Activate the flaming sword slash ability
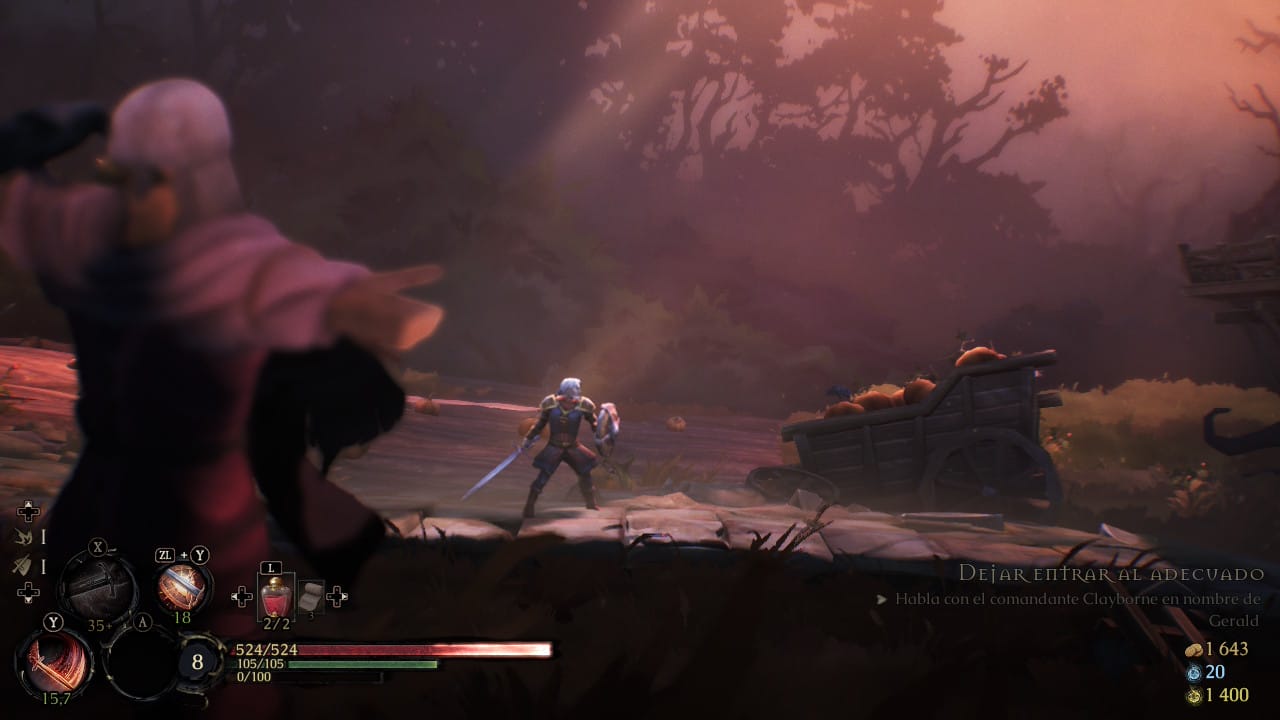Screen dimensions: 1280x720 tap(54, 664)
